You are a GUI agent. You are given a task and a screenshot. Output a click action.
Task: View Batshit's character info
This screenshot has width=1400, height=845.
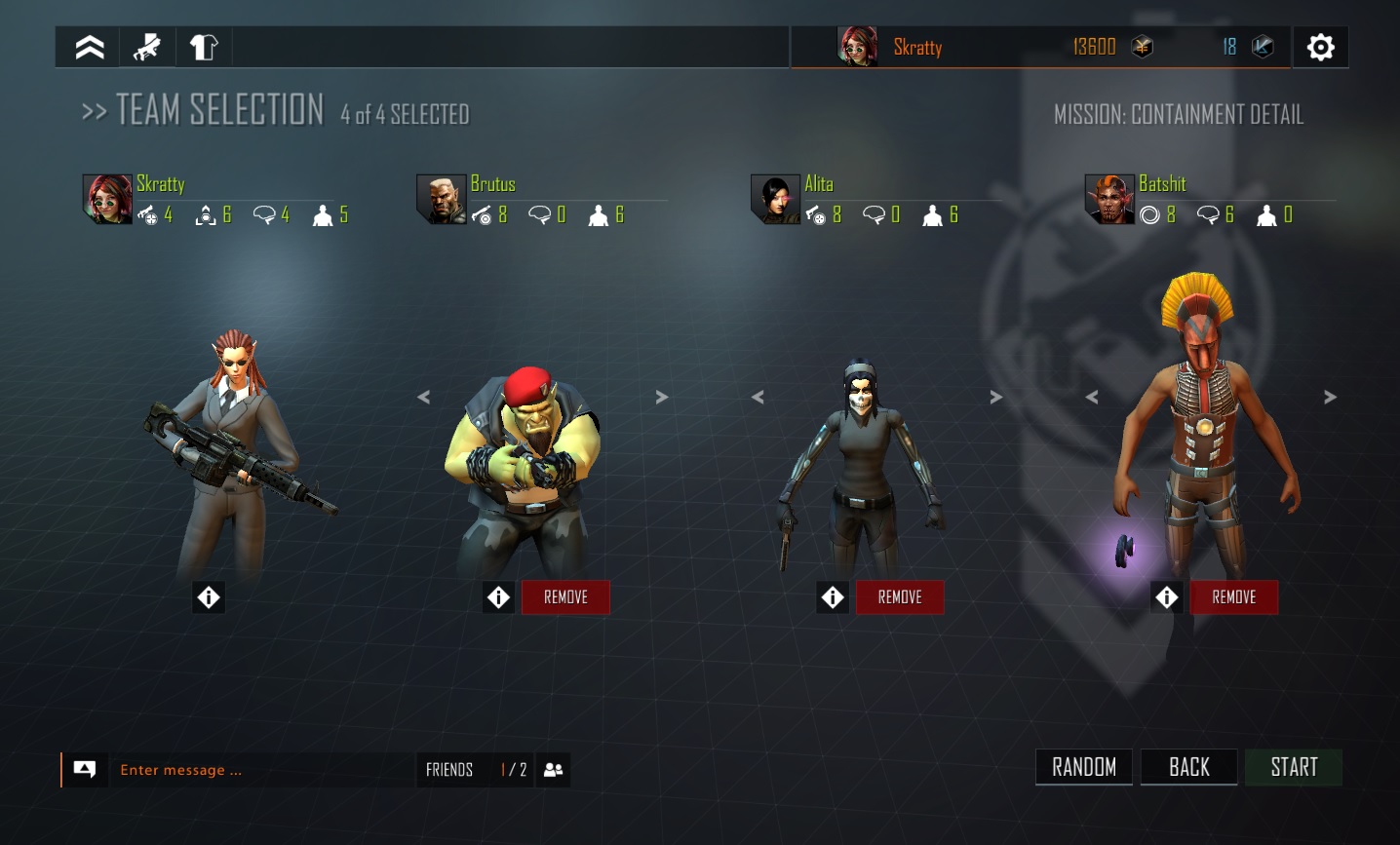pos(1167,596)
